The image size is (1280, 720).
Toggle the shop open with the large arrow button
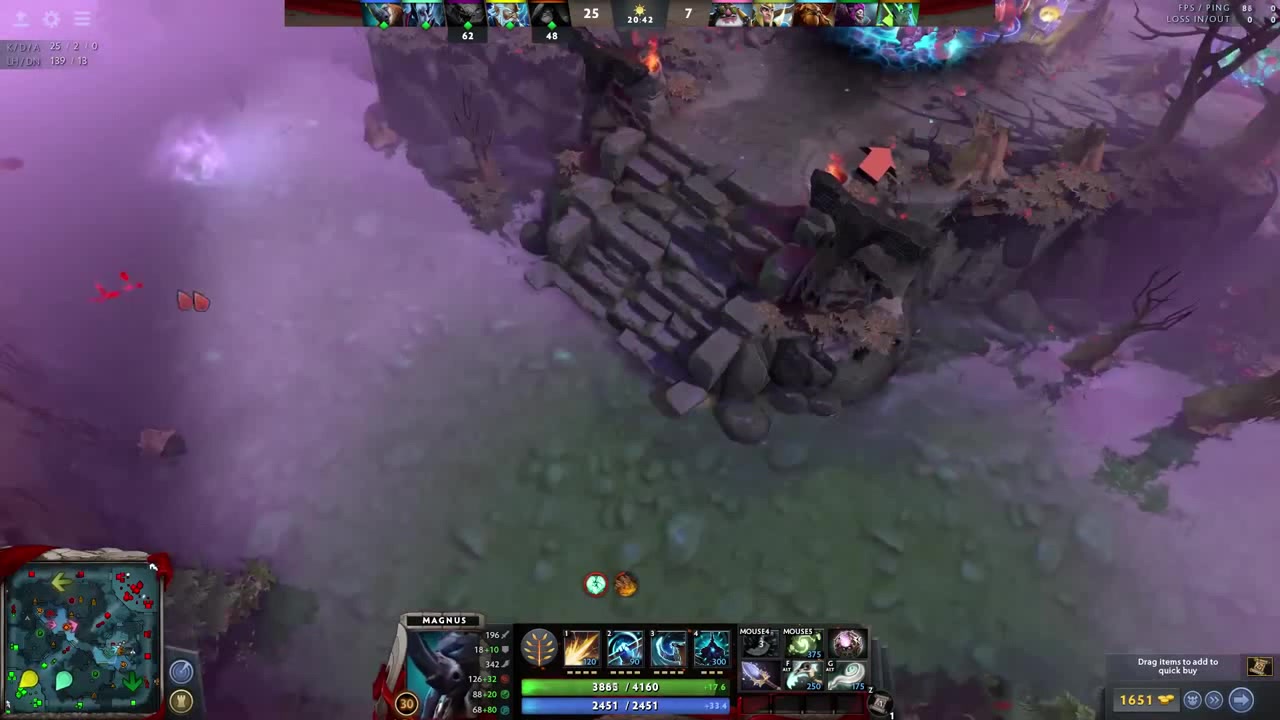[1241, 700]
